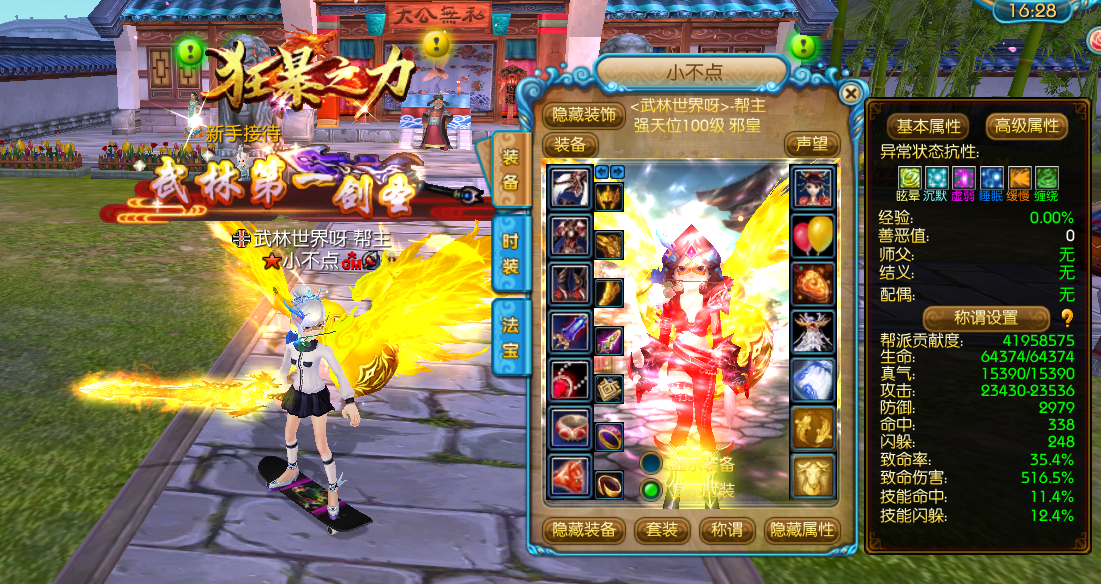Show the 基本属性 basic attributes

927,126
